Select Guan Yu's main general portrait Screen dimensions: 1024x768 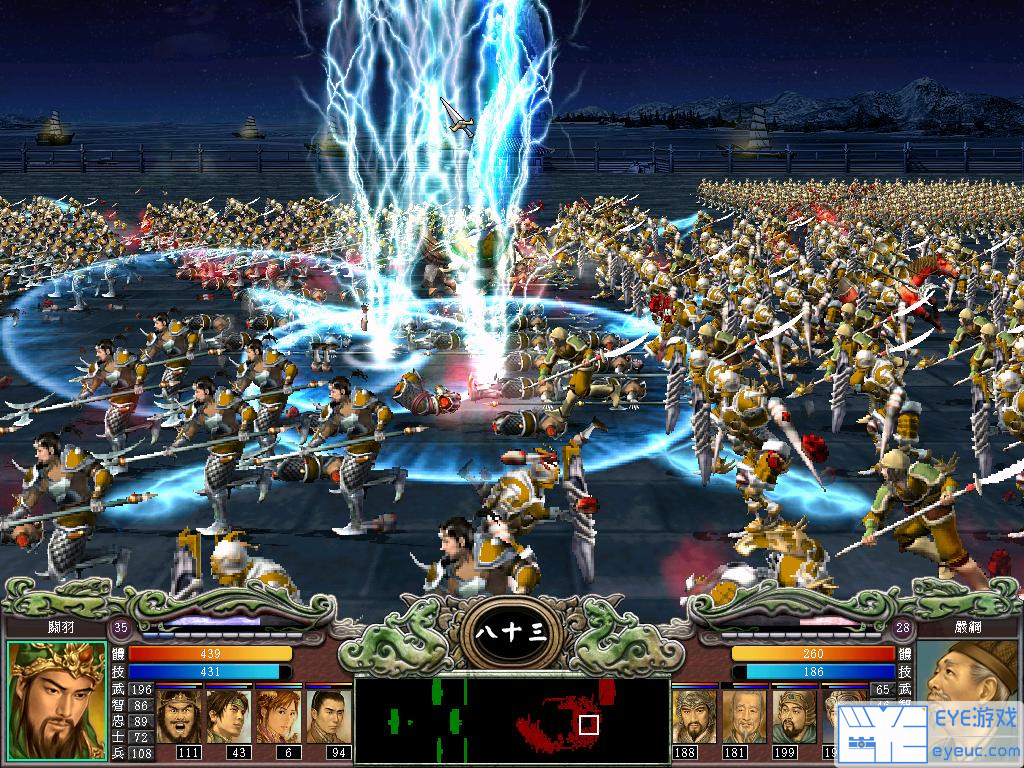pos(57,700)
